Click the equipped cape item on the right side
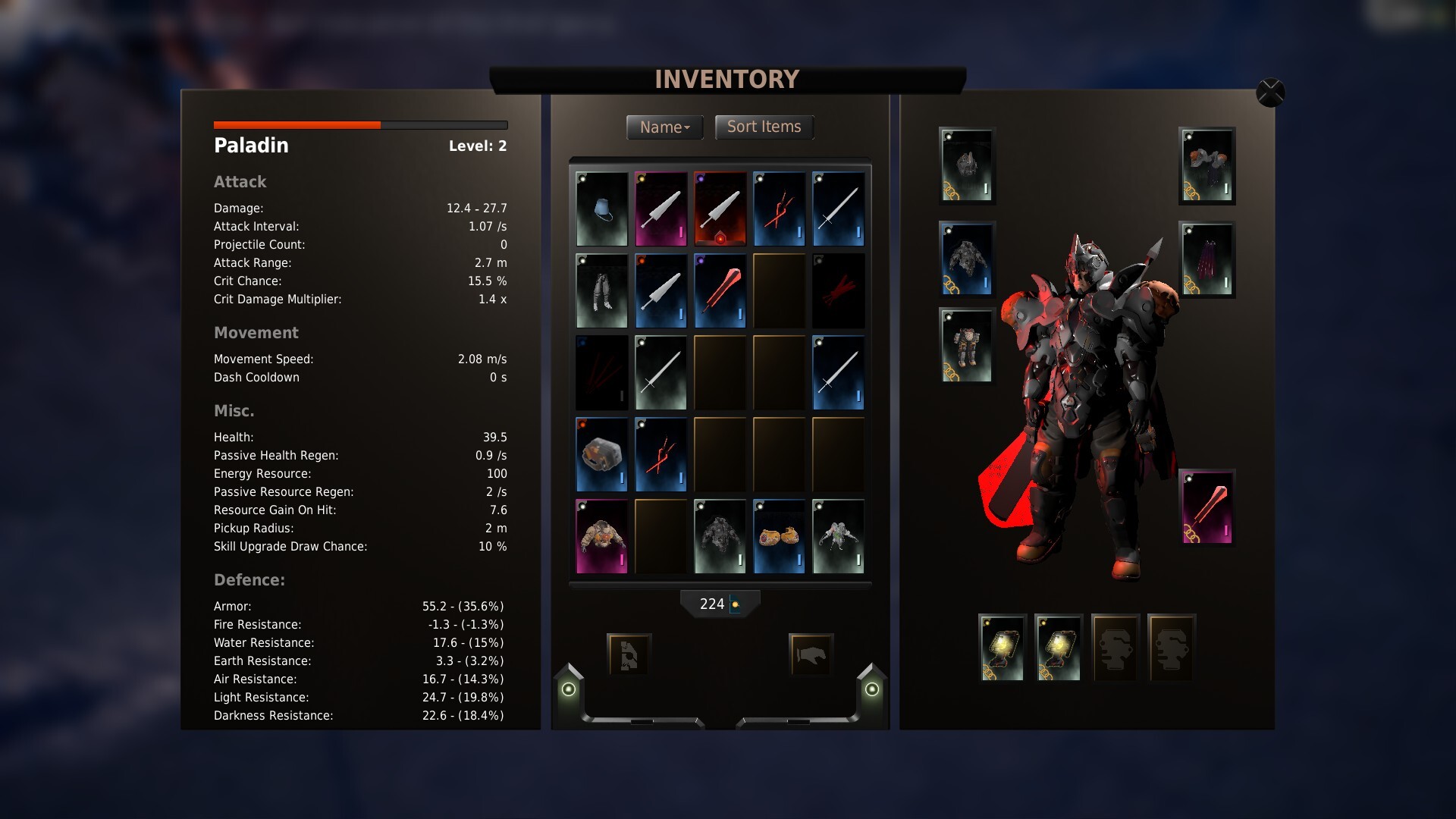 (1207, 260)
